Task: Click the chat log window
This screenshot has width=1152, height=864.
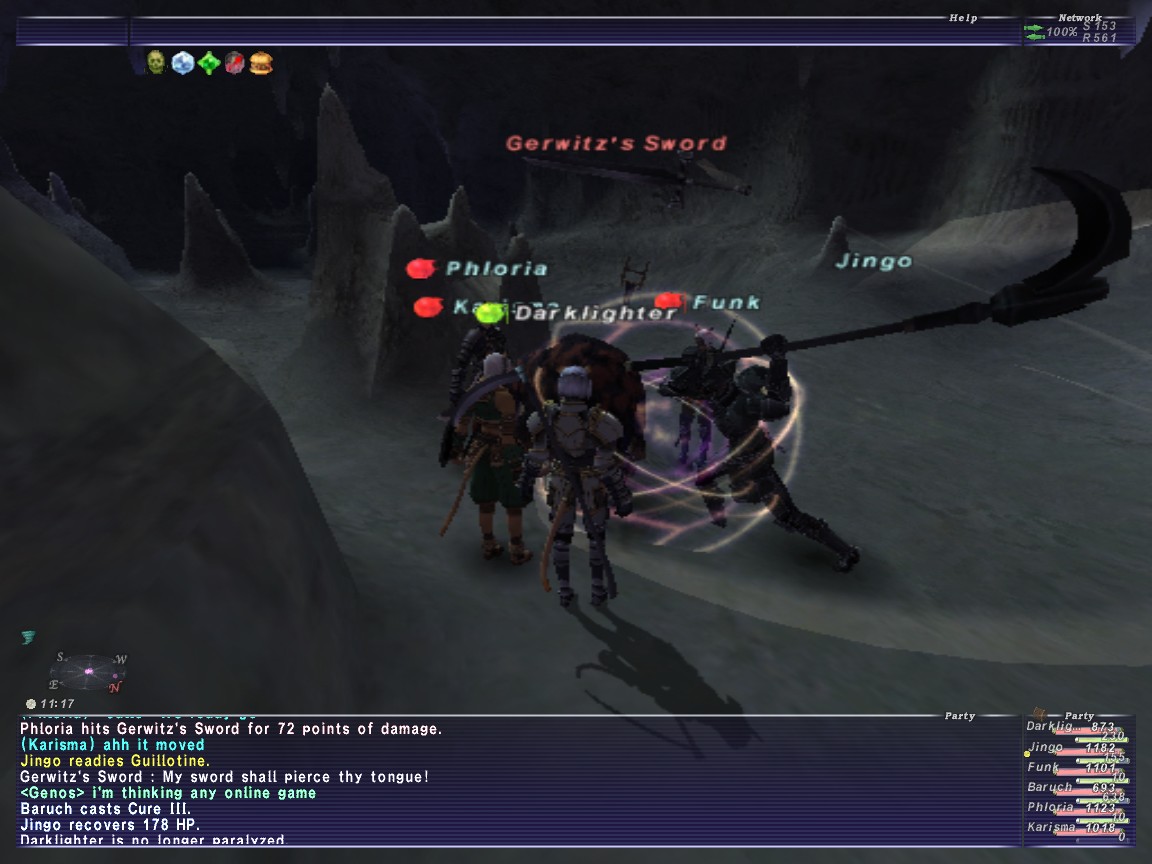Action: pyautogui.click(x=500, y=780)
